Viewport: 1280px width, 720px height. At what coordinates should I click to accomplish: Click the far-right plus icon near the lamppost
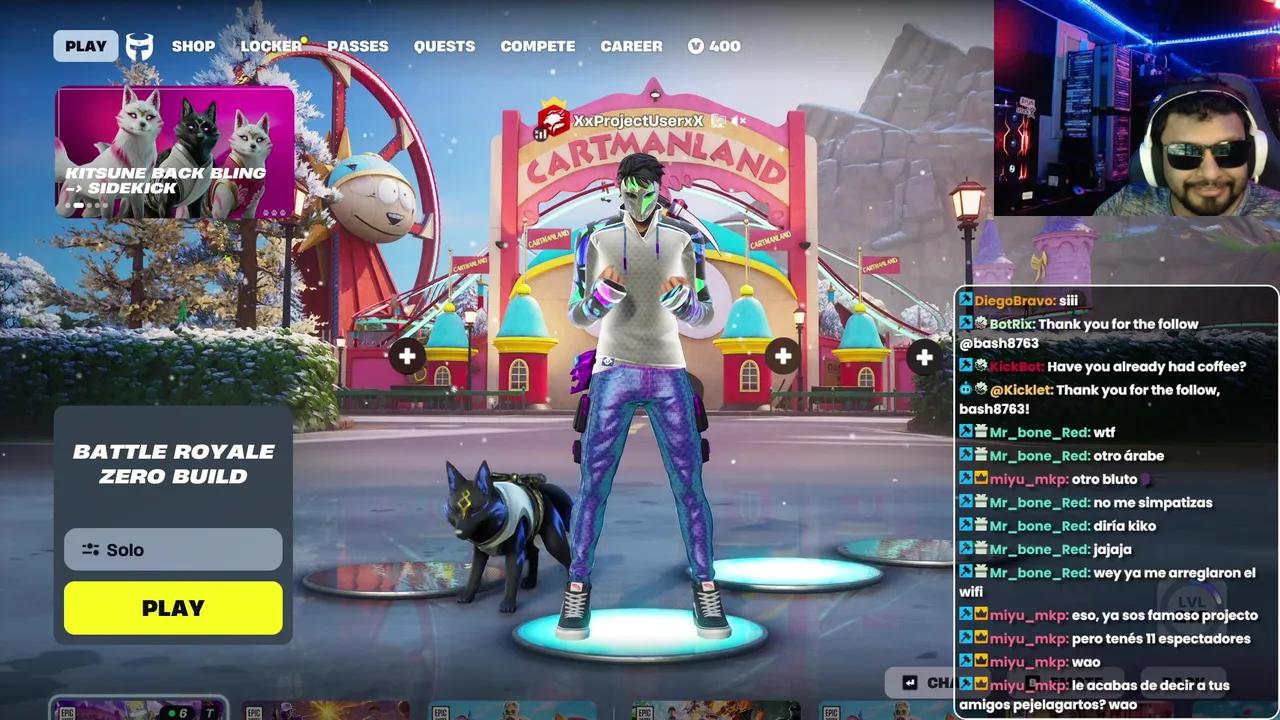[x=923, y=356]
